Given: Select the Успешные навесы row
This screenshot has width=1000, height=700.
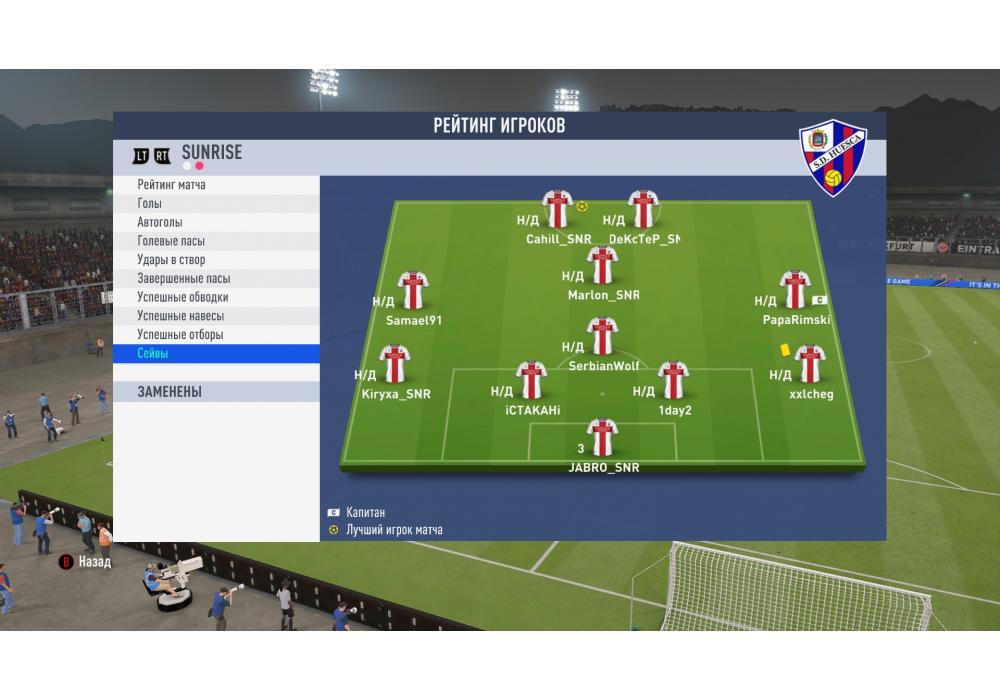Looking at the screenshot, I should point(216,316).
